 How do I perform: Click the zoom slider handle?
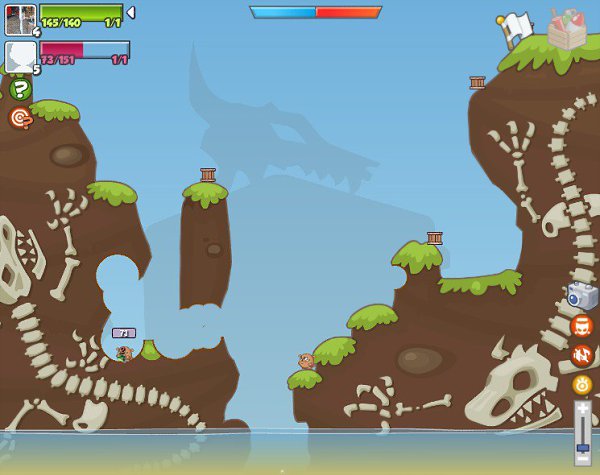click(582, 447)
